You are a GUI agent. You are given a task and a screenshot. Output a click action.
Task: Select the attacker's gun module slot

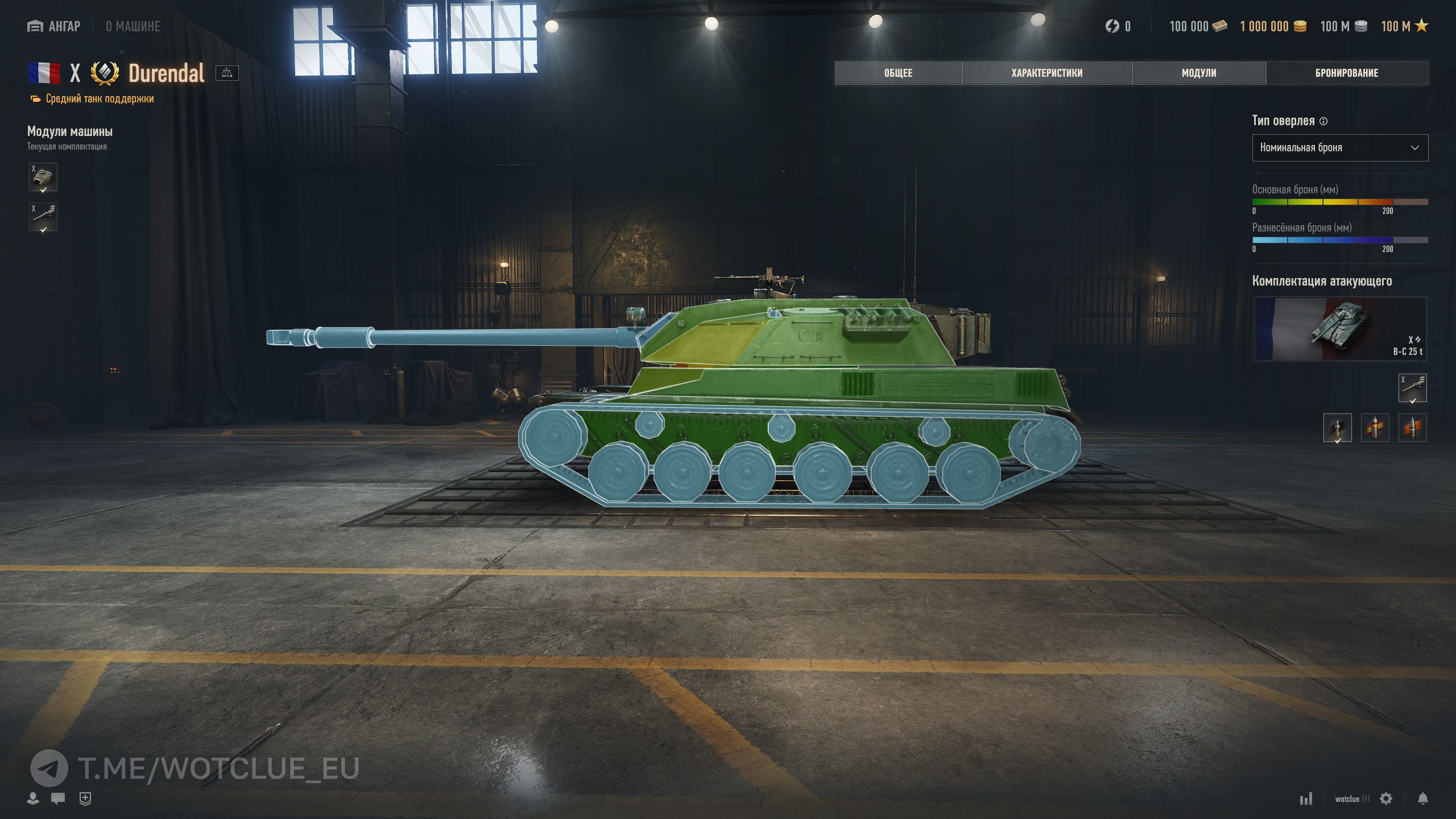click(1412, 388)
